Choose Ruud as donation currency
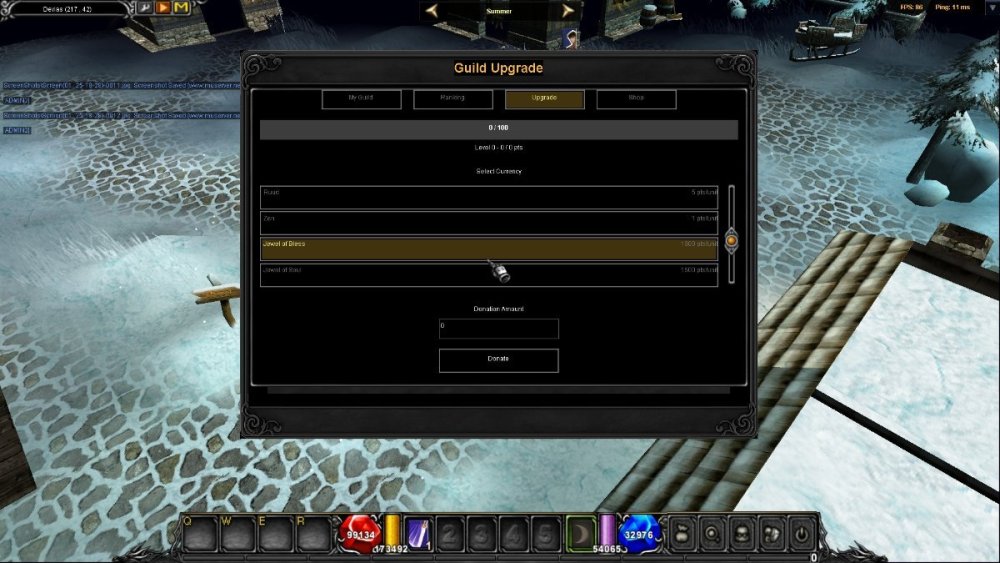This screenshot has width=1000, height=563. (x=489, y=197)
